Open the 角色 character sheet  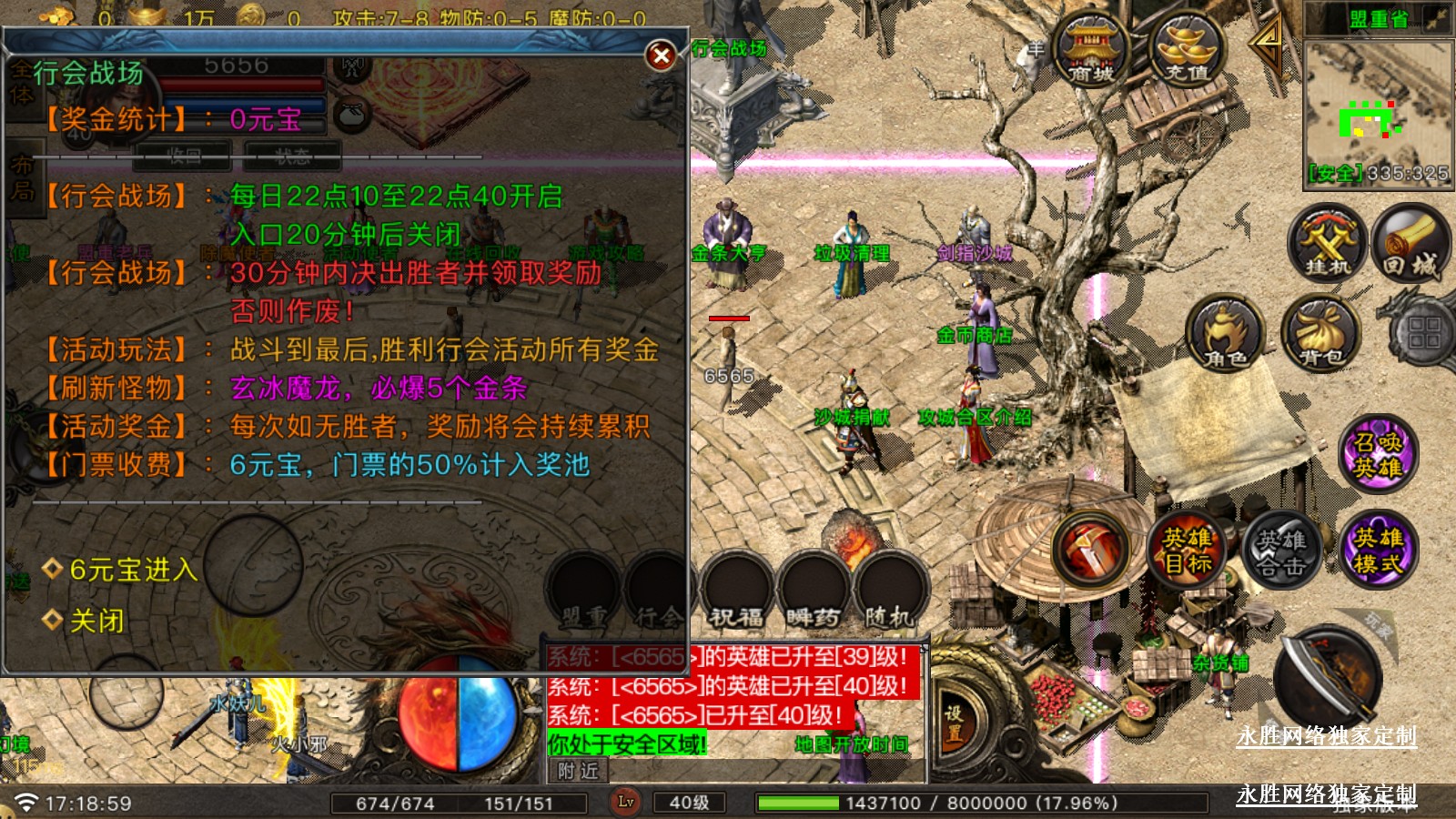click(1226, 335)
